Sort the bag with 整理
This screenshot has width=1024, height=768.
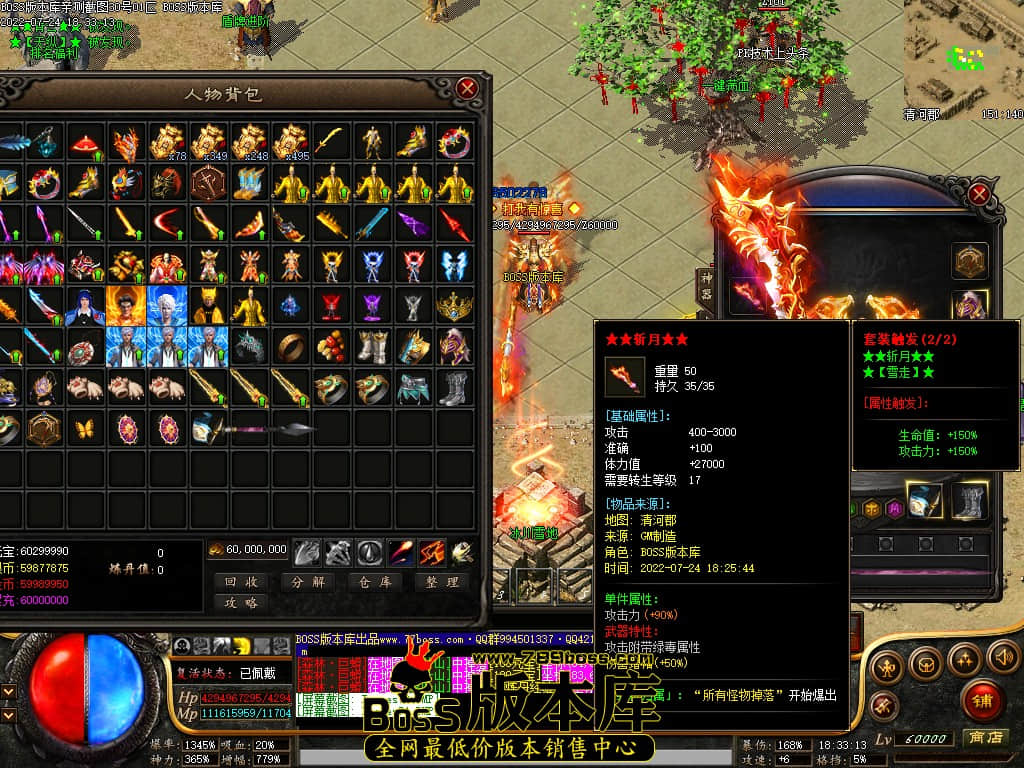tap(440, 581)
